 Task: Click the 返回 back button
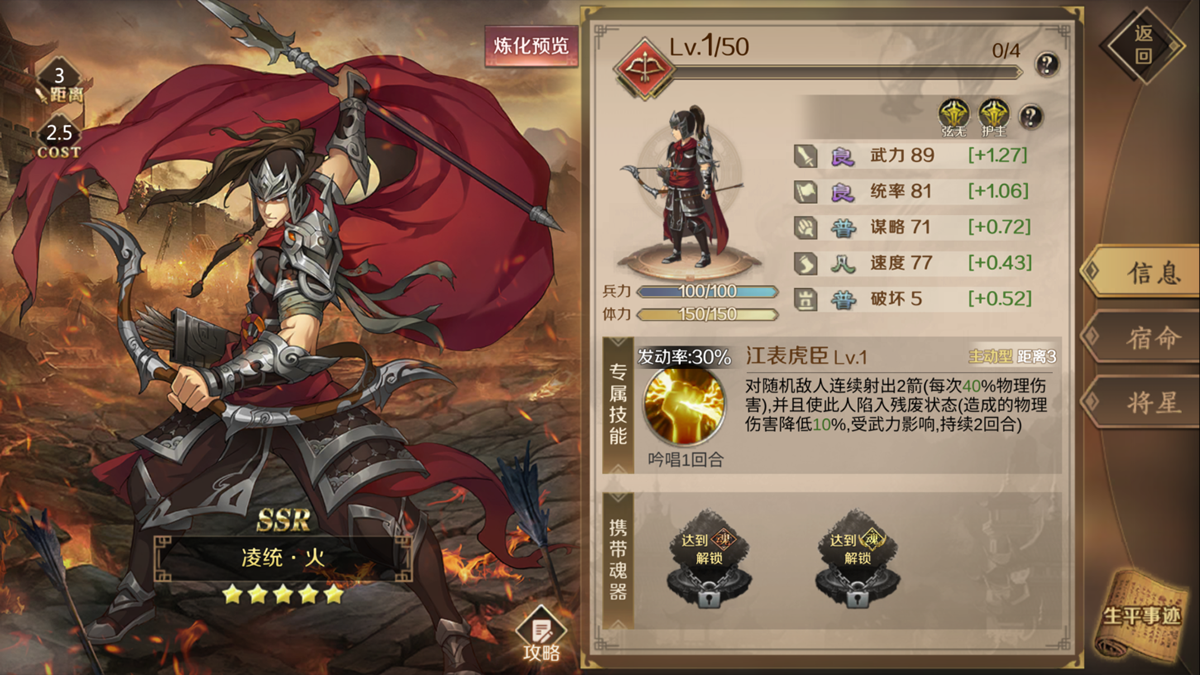tap(1142, 45)
